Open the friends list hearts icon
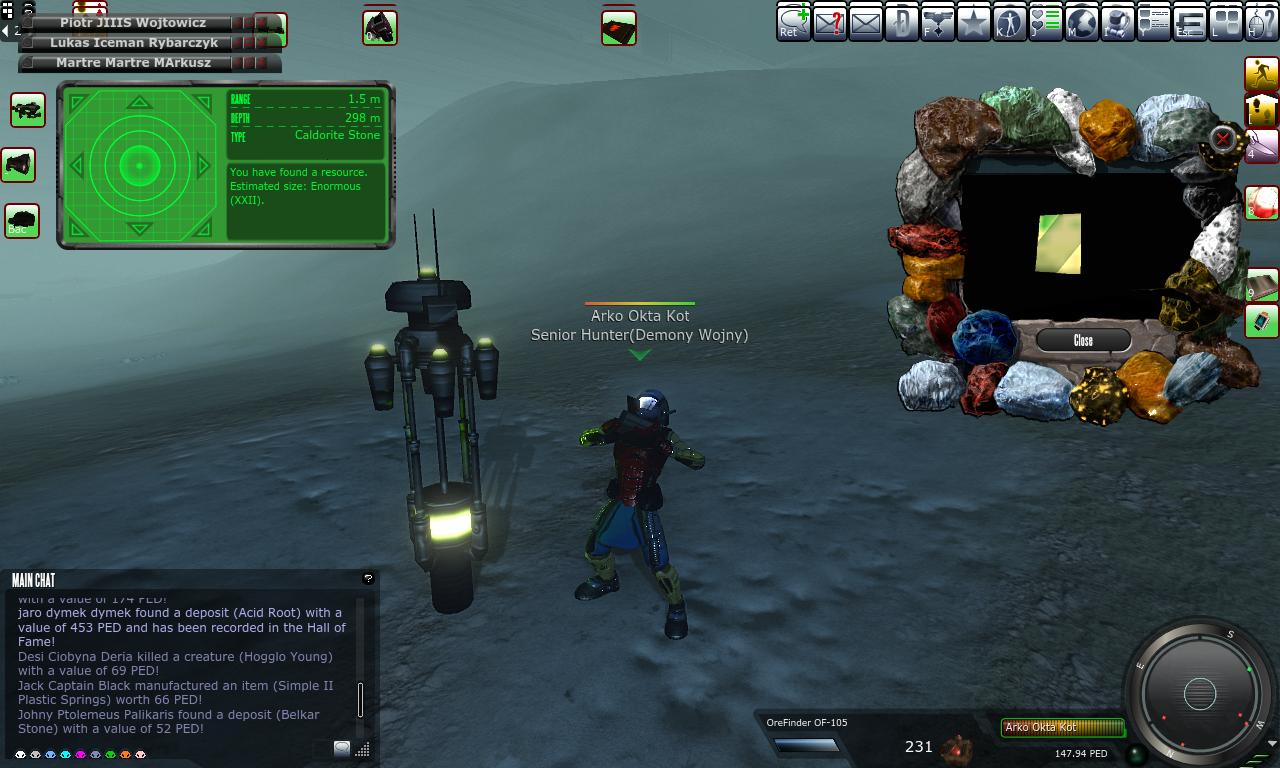This screenshot has height=768, width=1280. pyautogui.click(x=1046, y=22)
